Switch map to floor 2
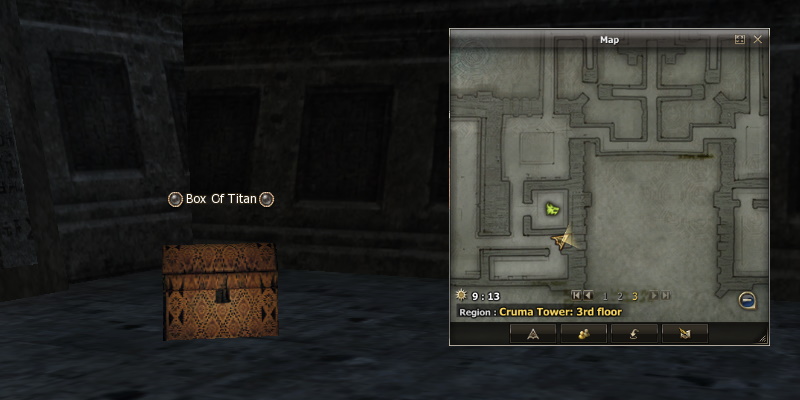 (x=619, y=296)
